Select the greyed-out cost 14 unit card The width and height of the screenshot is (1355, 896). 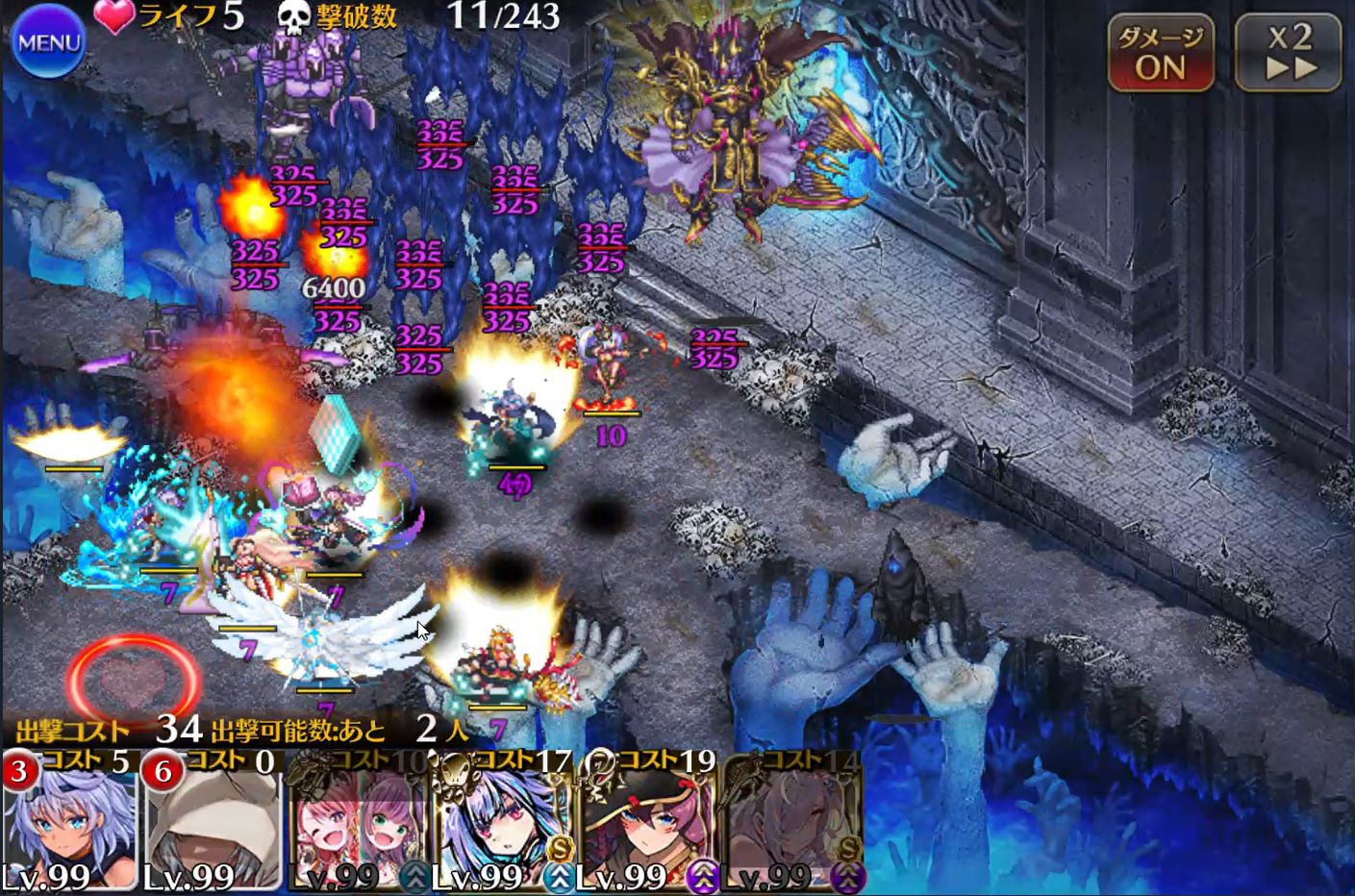791,824
